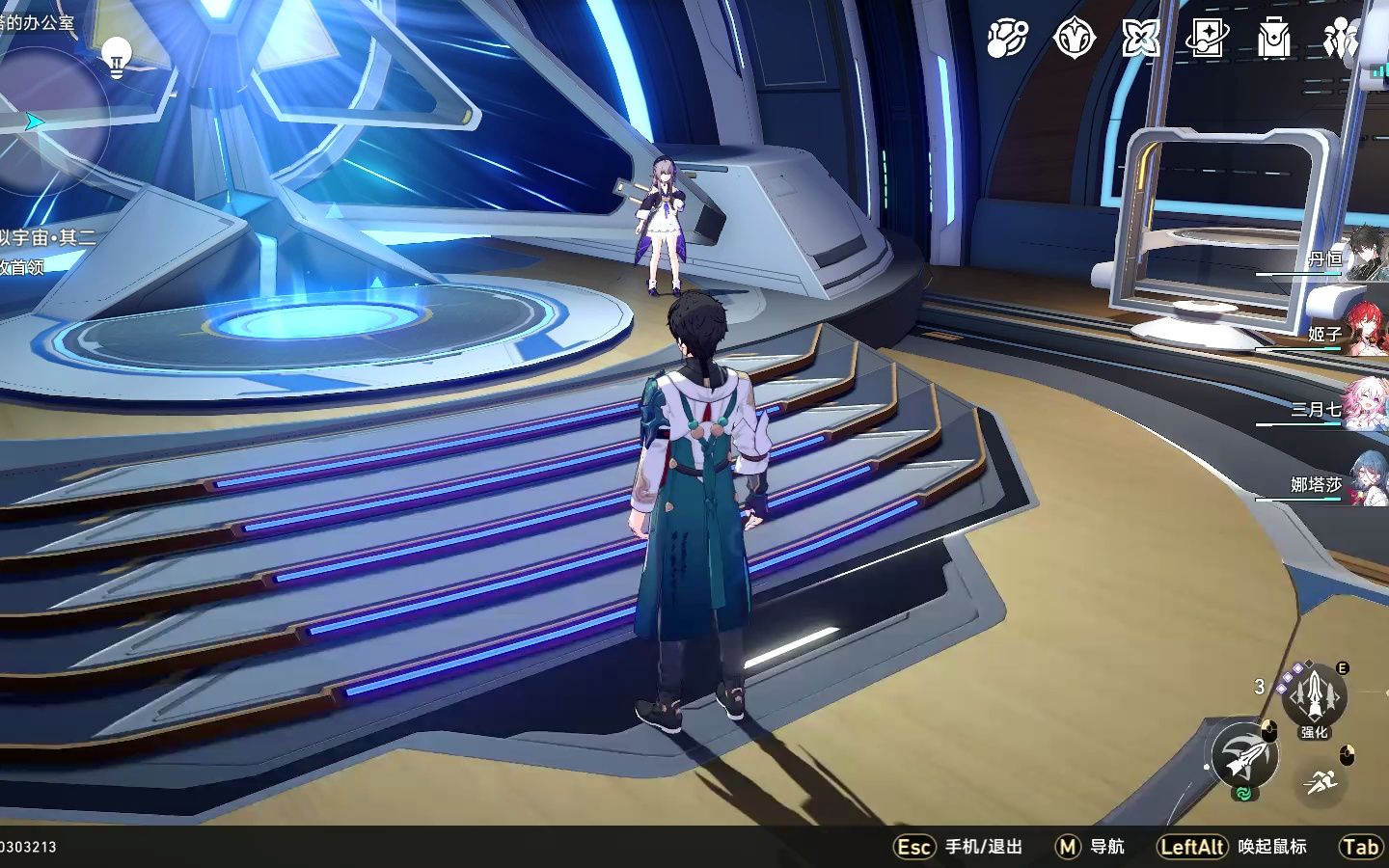Click the lightbulb hint icon
This screenshot has height=868, width=1389.
coord(117,56)
